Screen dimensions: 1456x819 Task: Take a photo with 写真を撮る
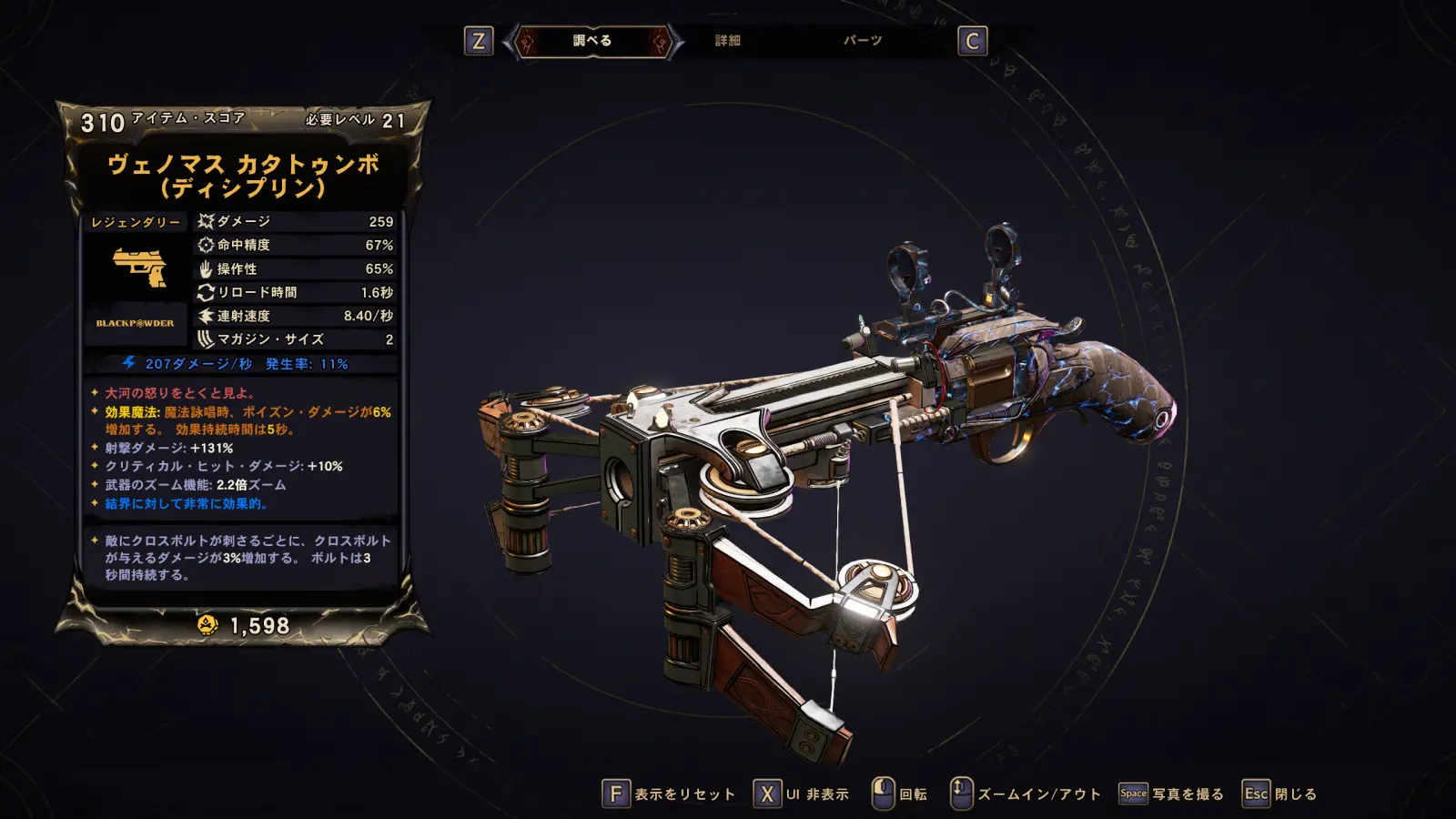1171,794
